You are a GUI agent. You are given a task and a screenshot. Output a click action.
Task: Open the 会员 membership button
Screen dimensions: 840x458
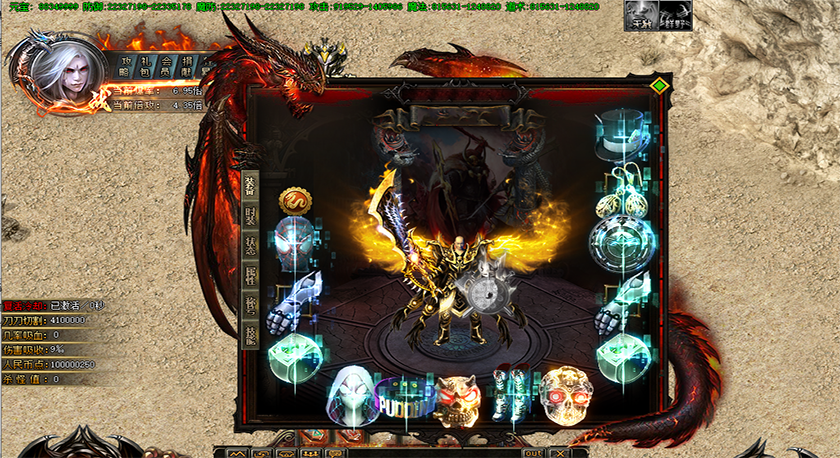click(167, 65)
